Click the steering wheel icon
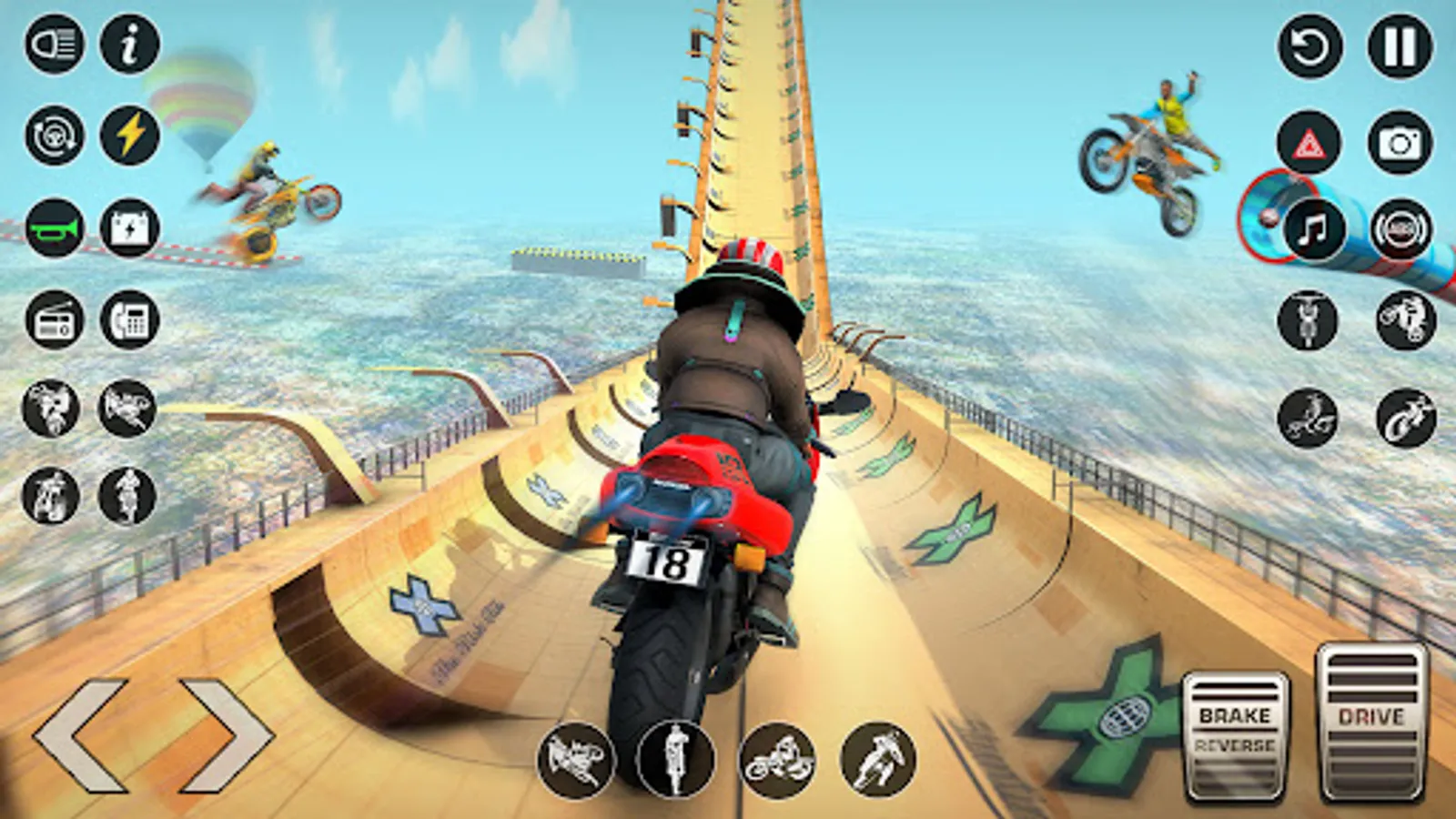The height and width of the screenshot is (819, 1456). pyautogui.click(x=55, y=136)
